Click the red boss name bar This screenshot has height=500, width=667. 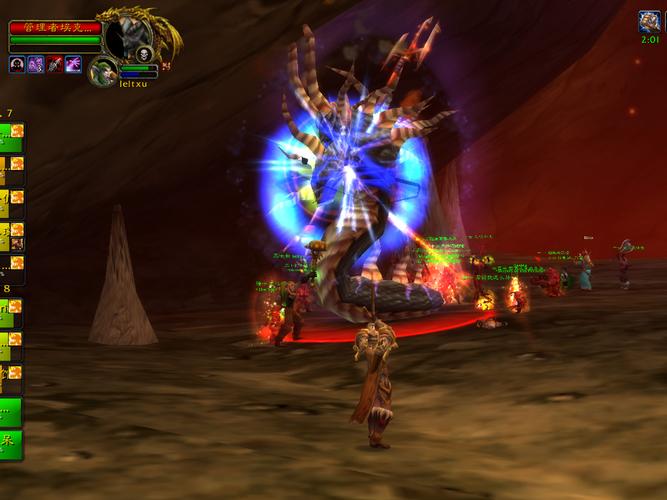(55, 28)
